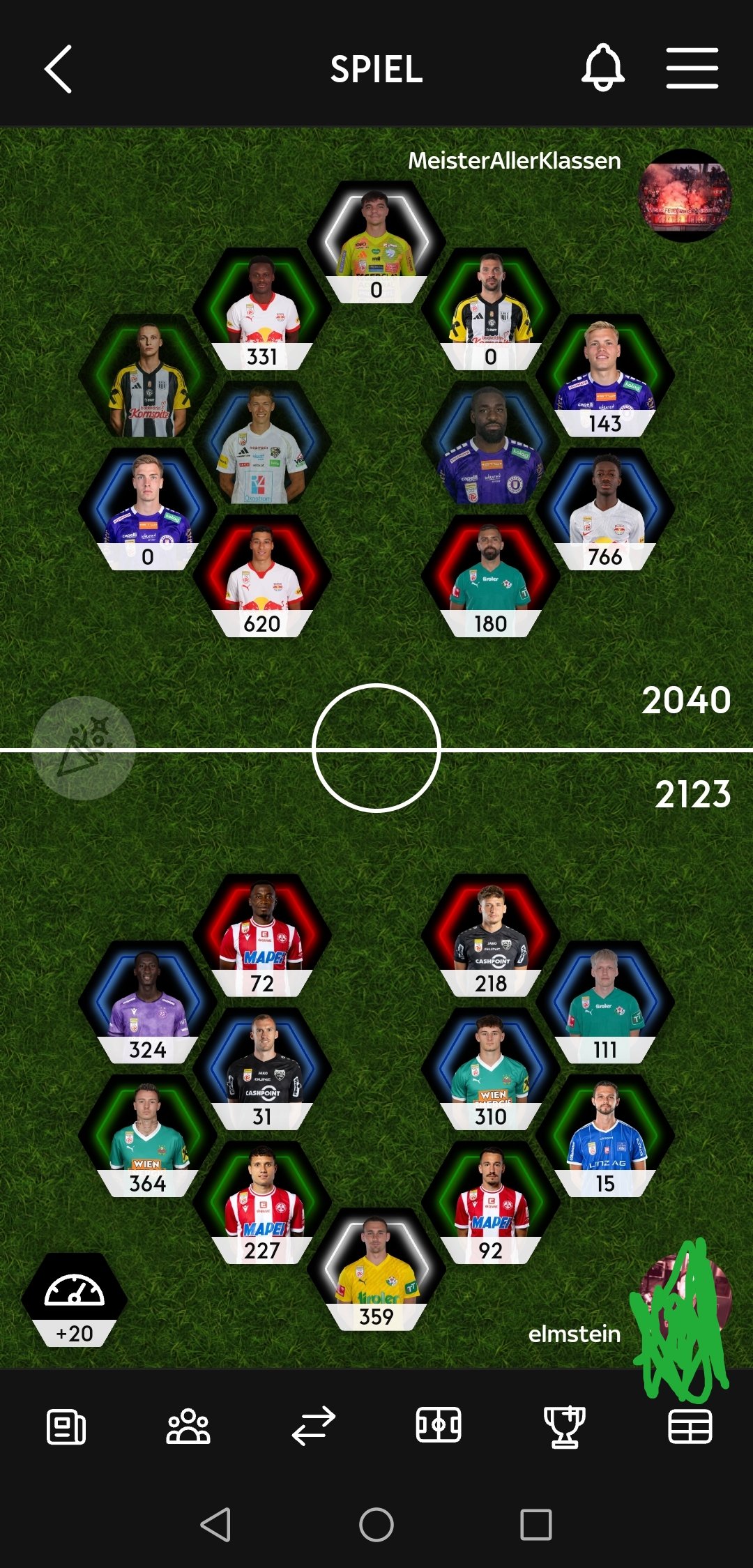The width and height of the screenshot is (753, 1568).
Task: Open the hamburger menu
Action: [x=692, y=68]
